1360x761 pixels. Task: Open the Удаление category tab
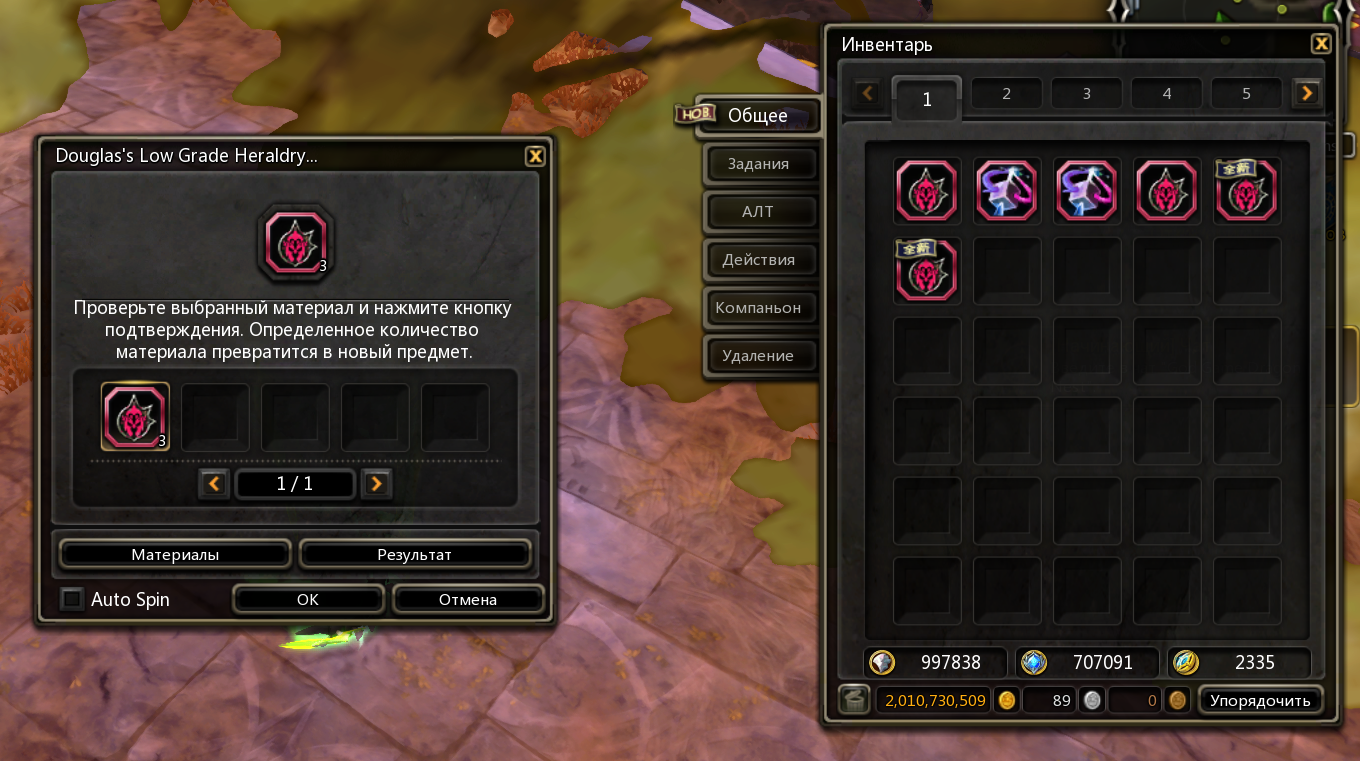point(758,356)
